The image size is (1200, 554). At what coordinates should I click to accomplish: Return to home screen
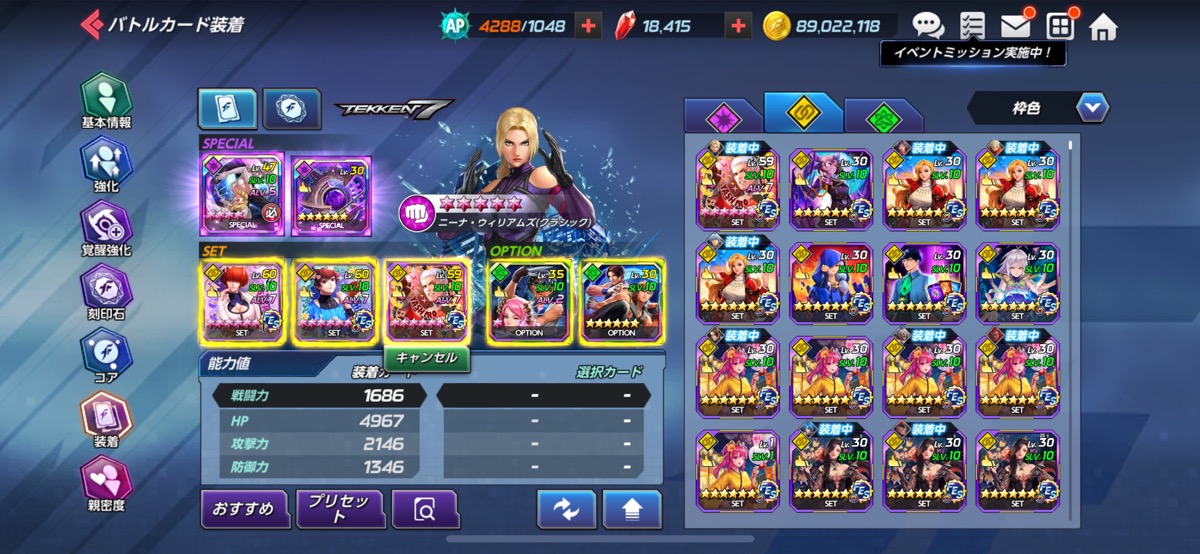(x=1102, y=25)
